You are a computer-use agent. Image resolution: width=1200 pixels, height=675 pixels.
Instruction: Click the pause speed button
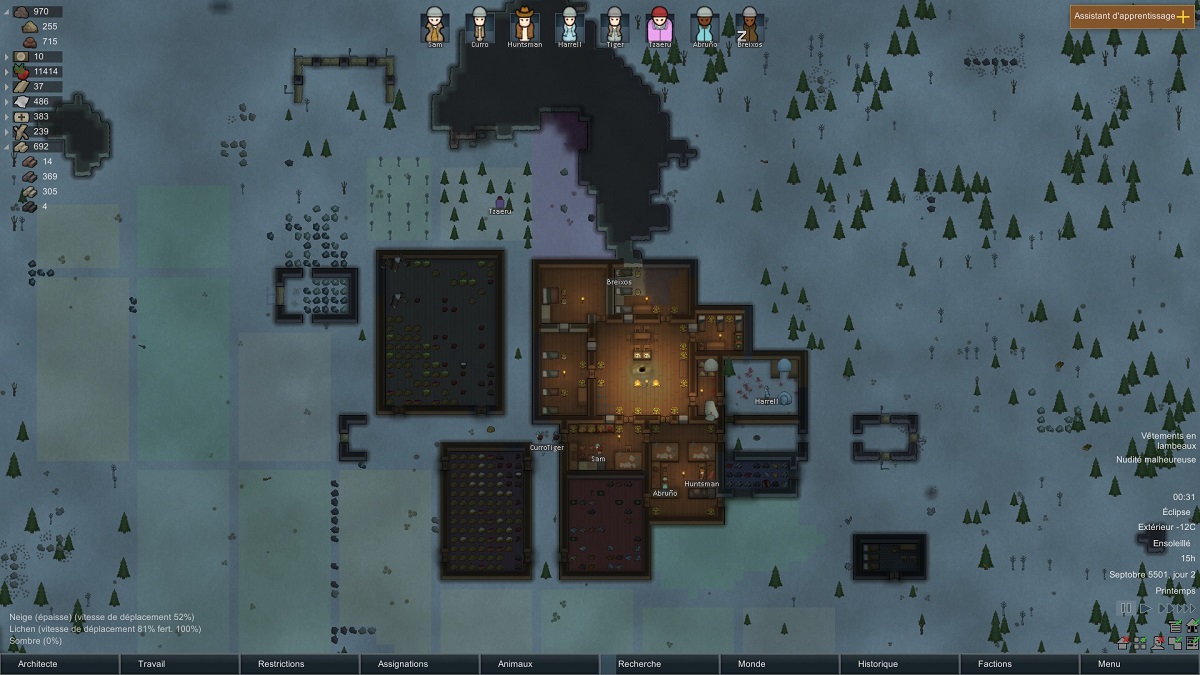click(1126, 608)
